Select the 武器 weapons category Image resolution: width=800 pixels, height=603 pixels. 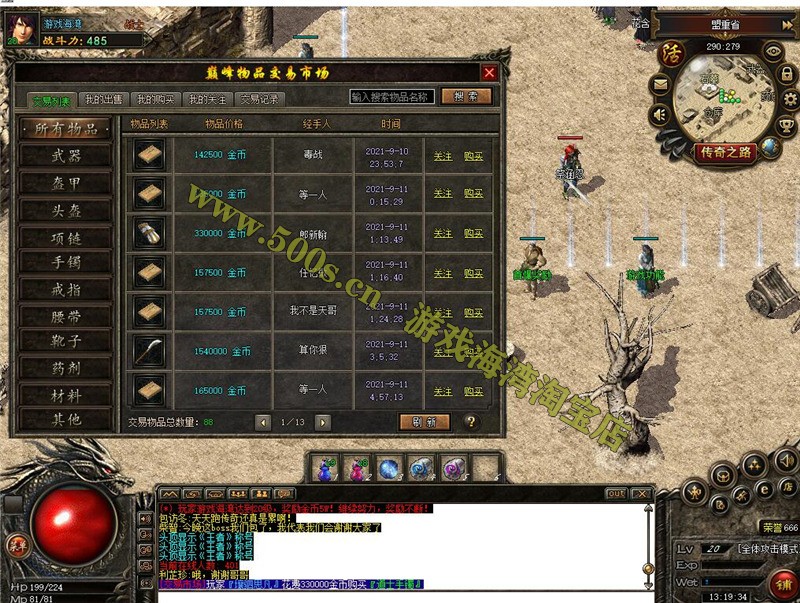click(x=66, y=156)
